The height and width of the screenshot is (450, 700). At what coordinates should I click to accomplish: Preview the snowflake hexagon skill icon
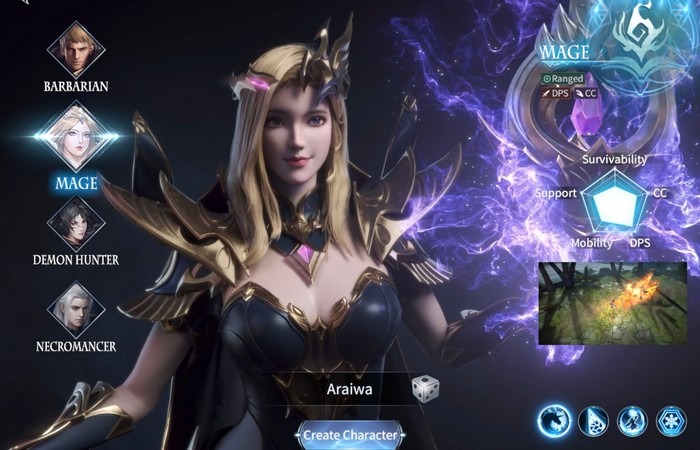pos(672,421)
